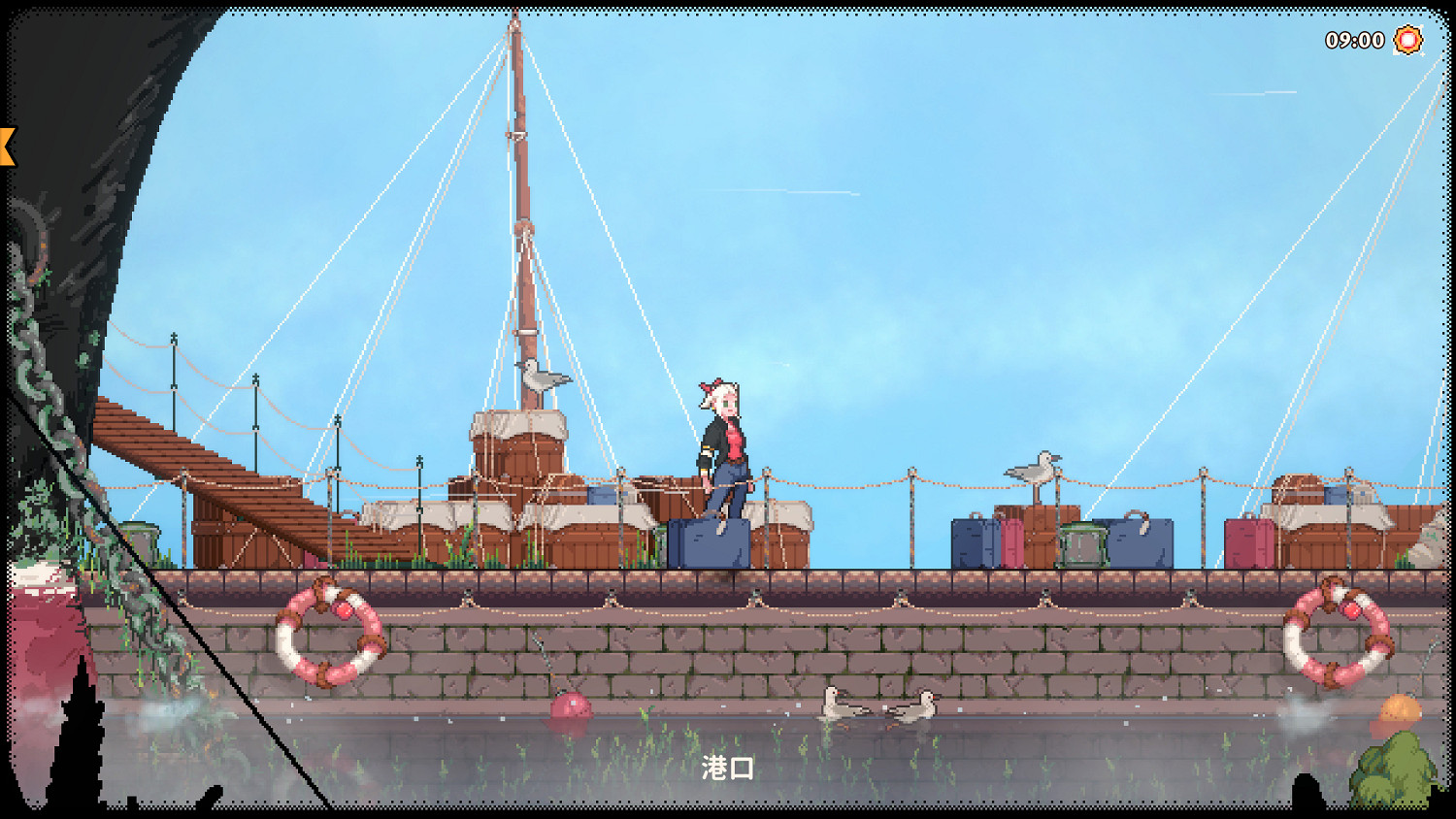Select the orange bookmark tab on the left edge
Viewport: 1456px width, 819px height.
tap(8, 144)
